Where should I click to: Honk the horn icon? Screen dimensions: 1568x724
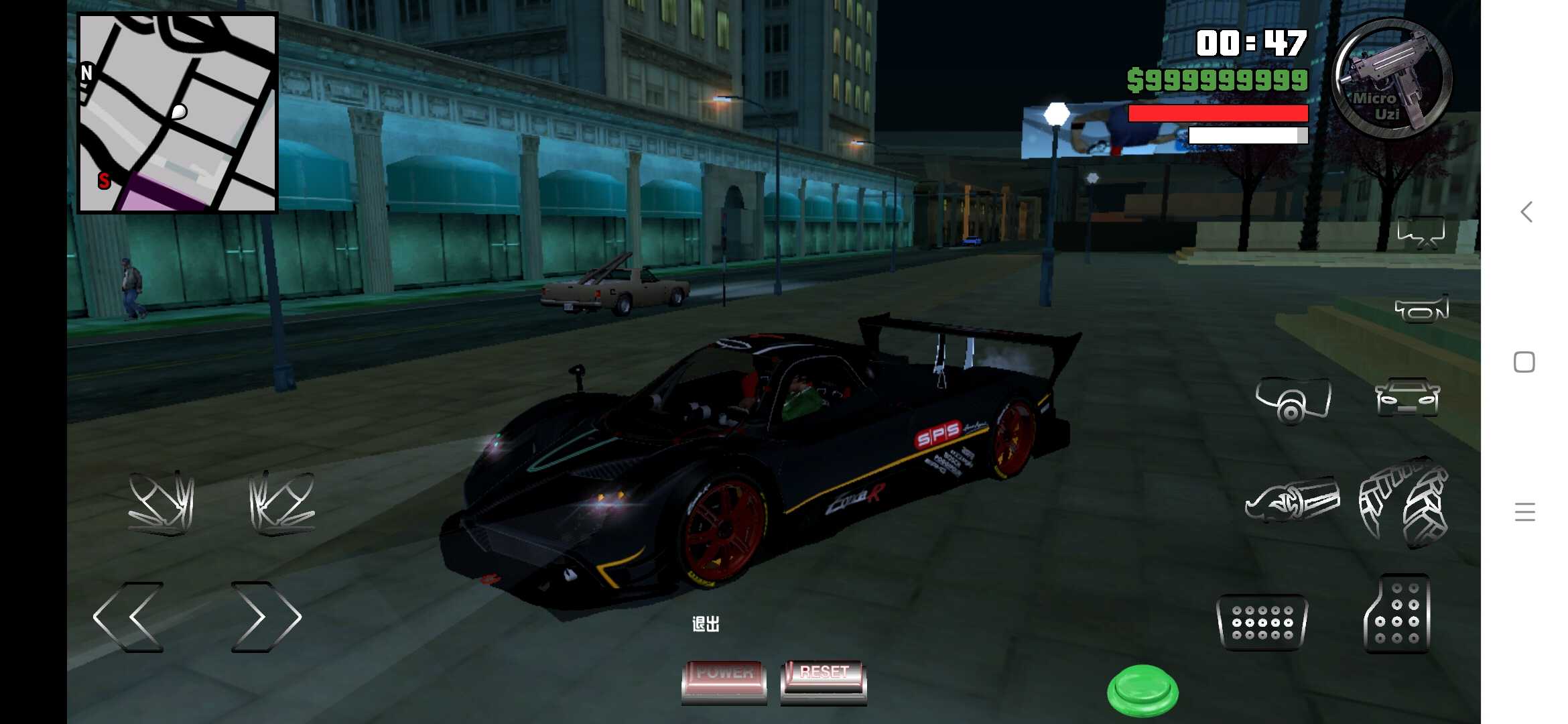pyautogui.click(x=1422, y=310)
